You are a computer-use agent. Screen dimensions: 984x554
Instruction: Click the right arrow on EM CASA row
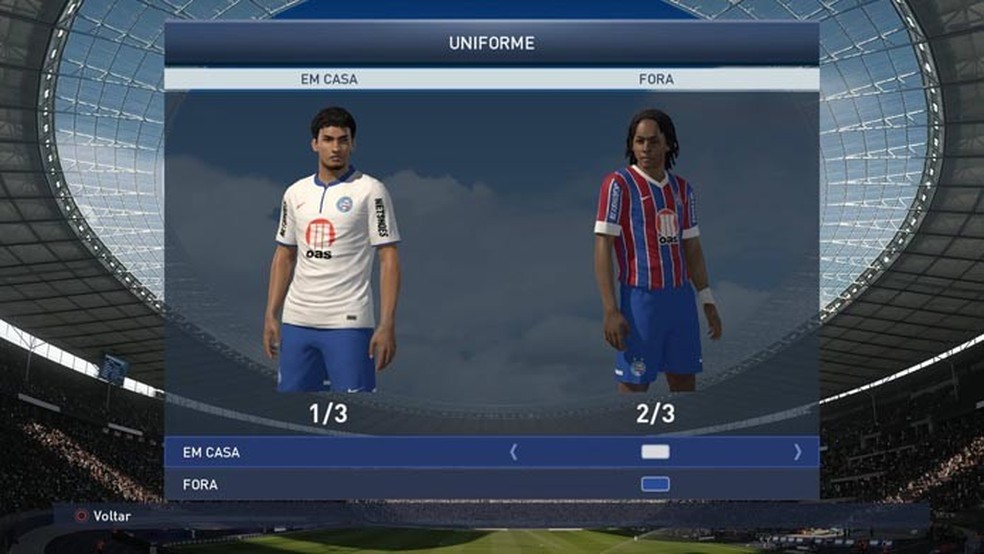797,452
